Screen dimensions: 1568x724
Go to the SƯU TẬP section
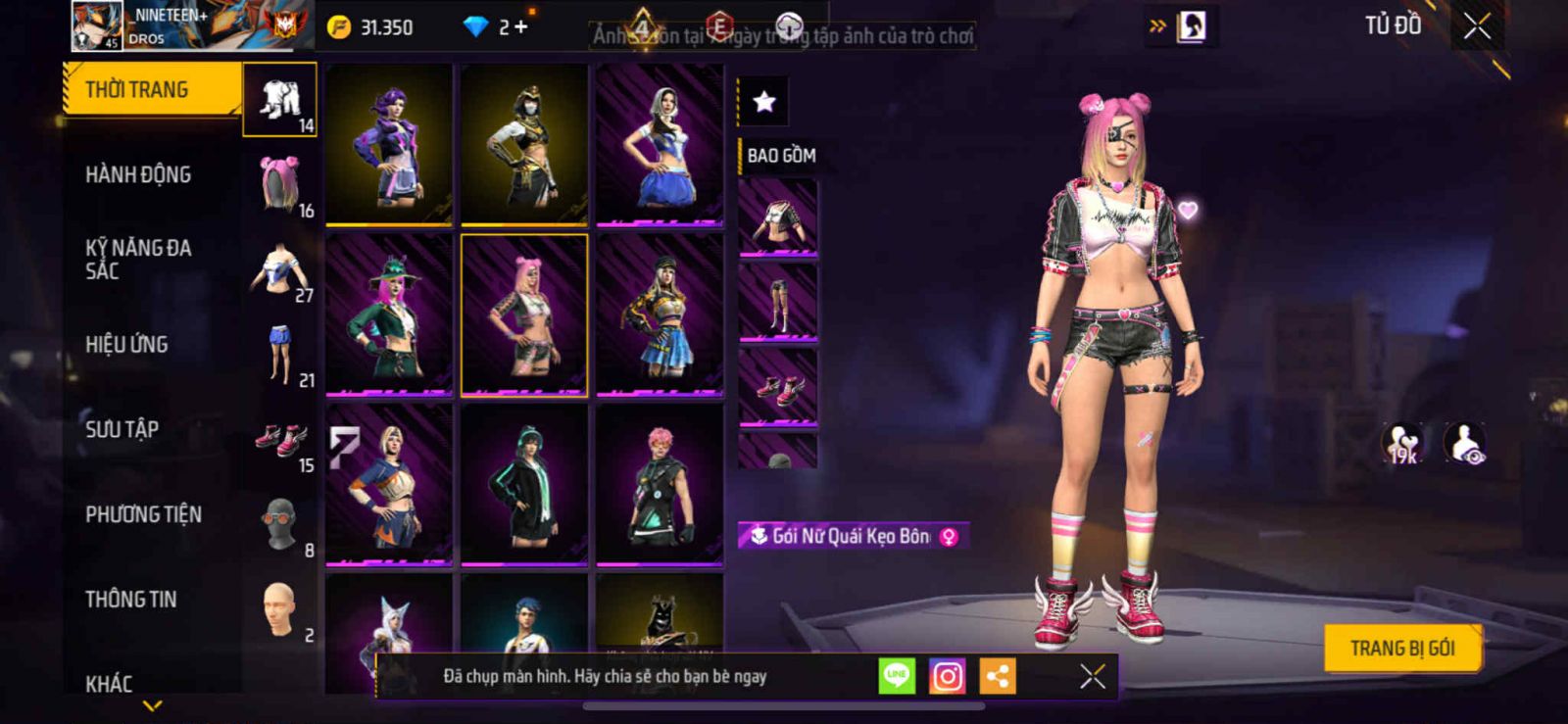pyautogui.click(x=122, y=429)
